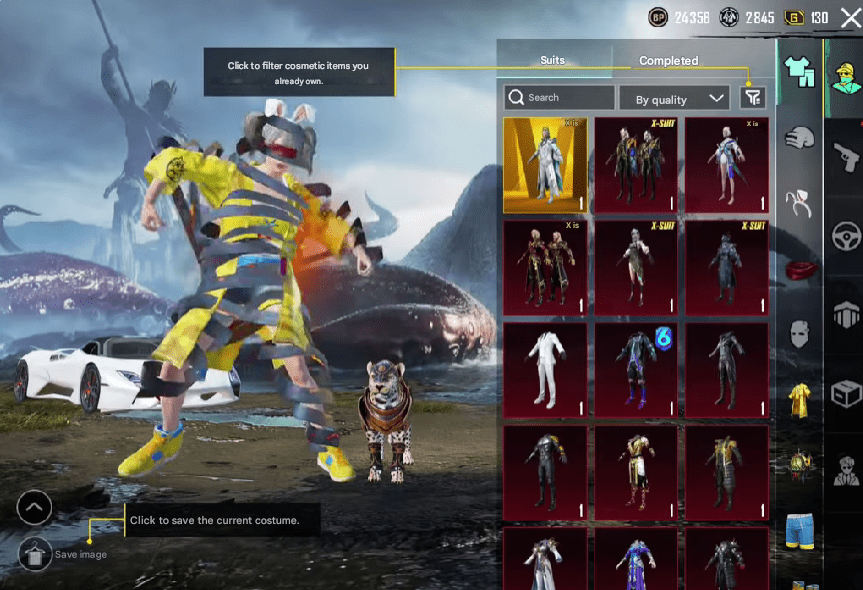Switch to the pistol weapon skins section

[x=846, y=156]
